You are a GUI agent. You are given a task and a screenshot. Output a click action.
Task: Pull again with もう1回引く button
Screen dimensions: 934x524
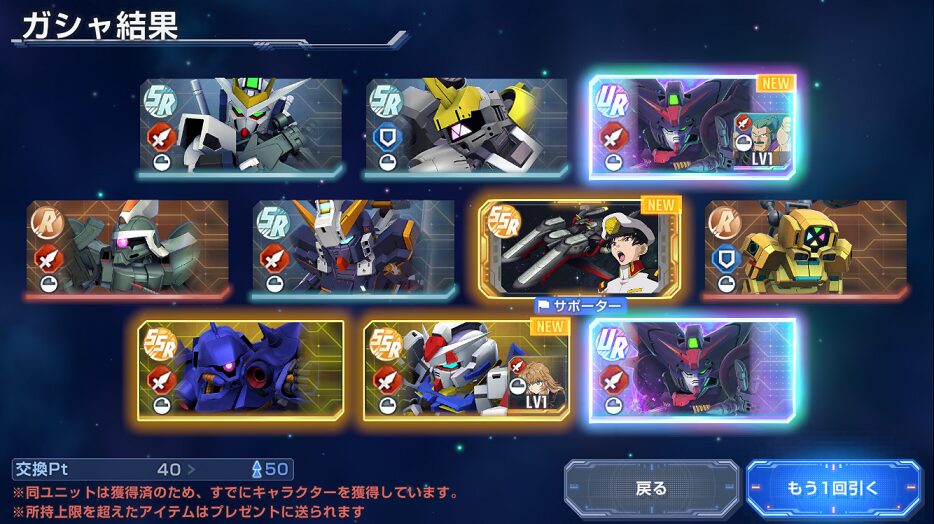pos(833,489)
